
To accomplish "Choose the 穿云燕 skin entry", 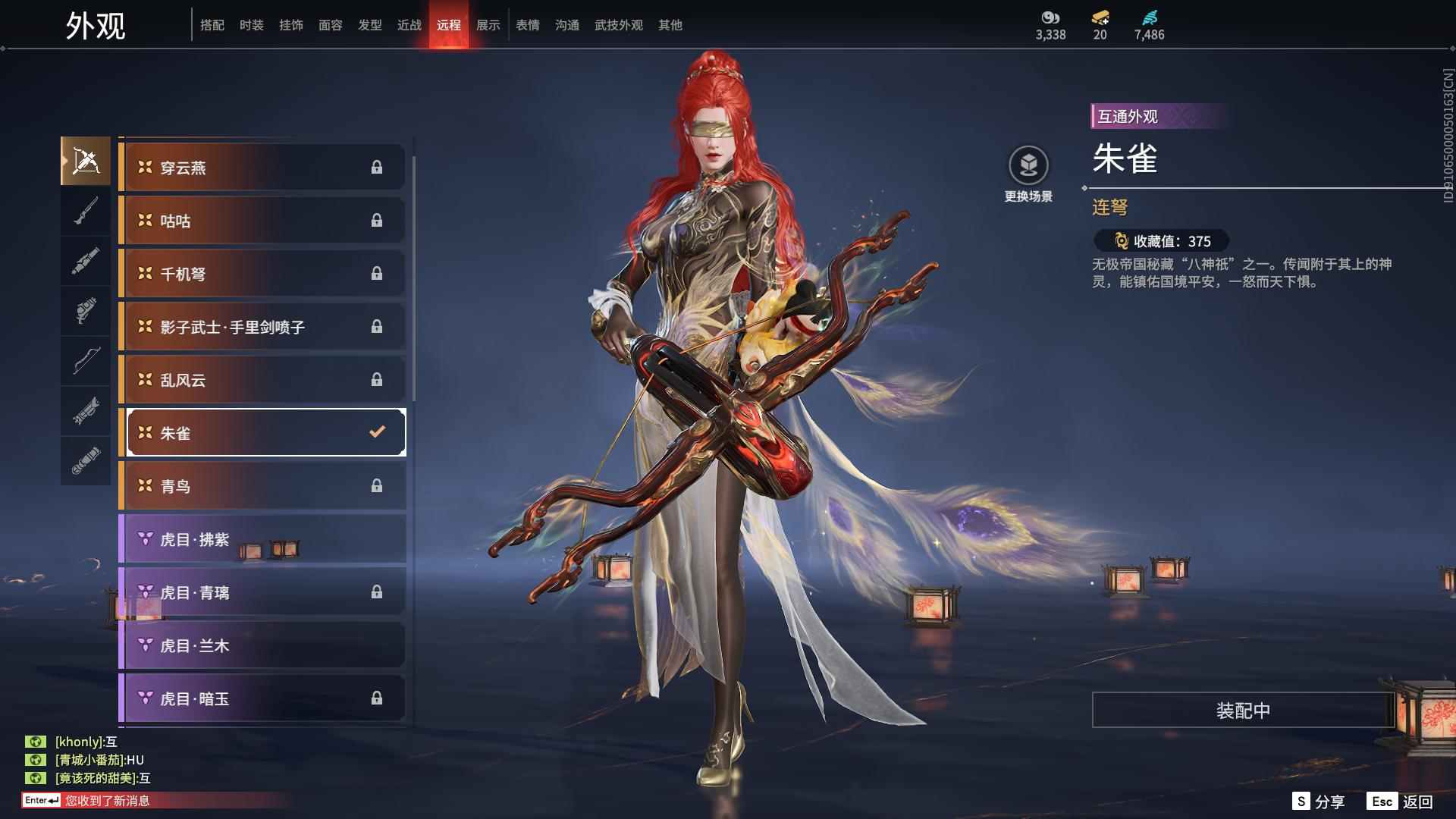I will 262,168.
